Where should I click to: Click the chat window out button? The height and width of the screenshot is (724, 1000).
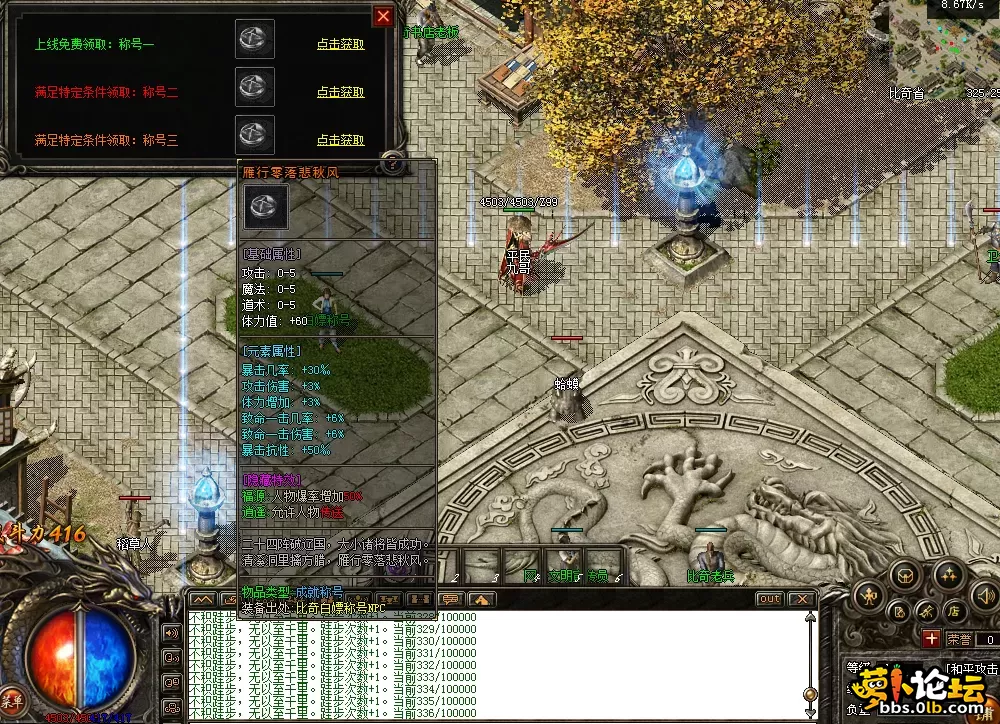(x=769, y=599)
